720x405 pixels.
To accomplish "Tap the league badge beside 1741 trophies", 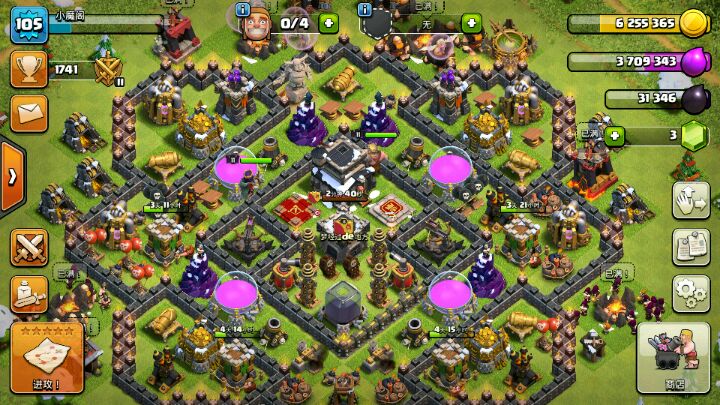I will (x=106, y=69).
